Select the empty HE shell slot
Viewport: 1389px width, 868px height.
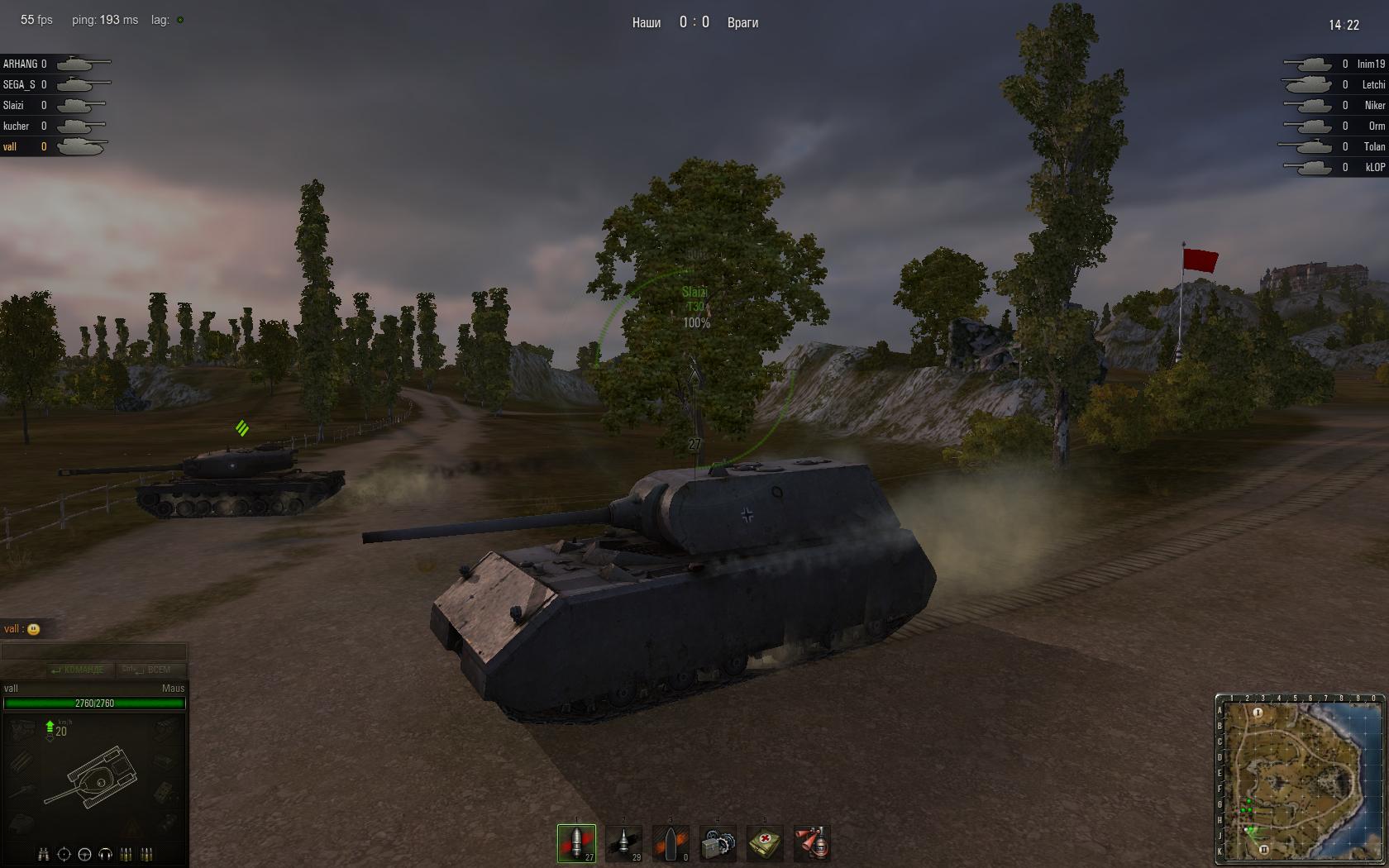[x=671, y=842]
